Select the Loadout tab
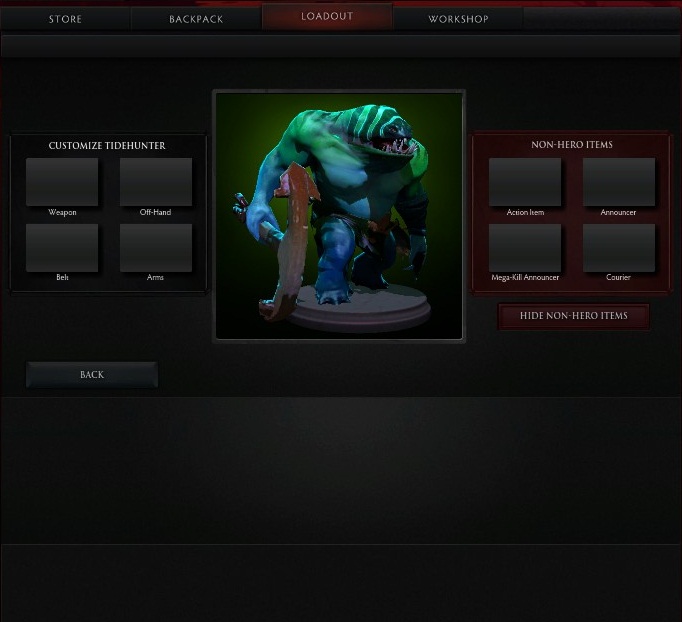682x622 pixels. [x=327, y=17]
